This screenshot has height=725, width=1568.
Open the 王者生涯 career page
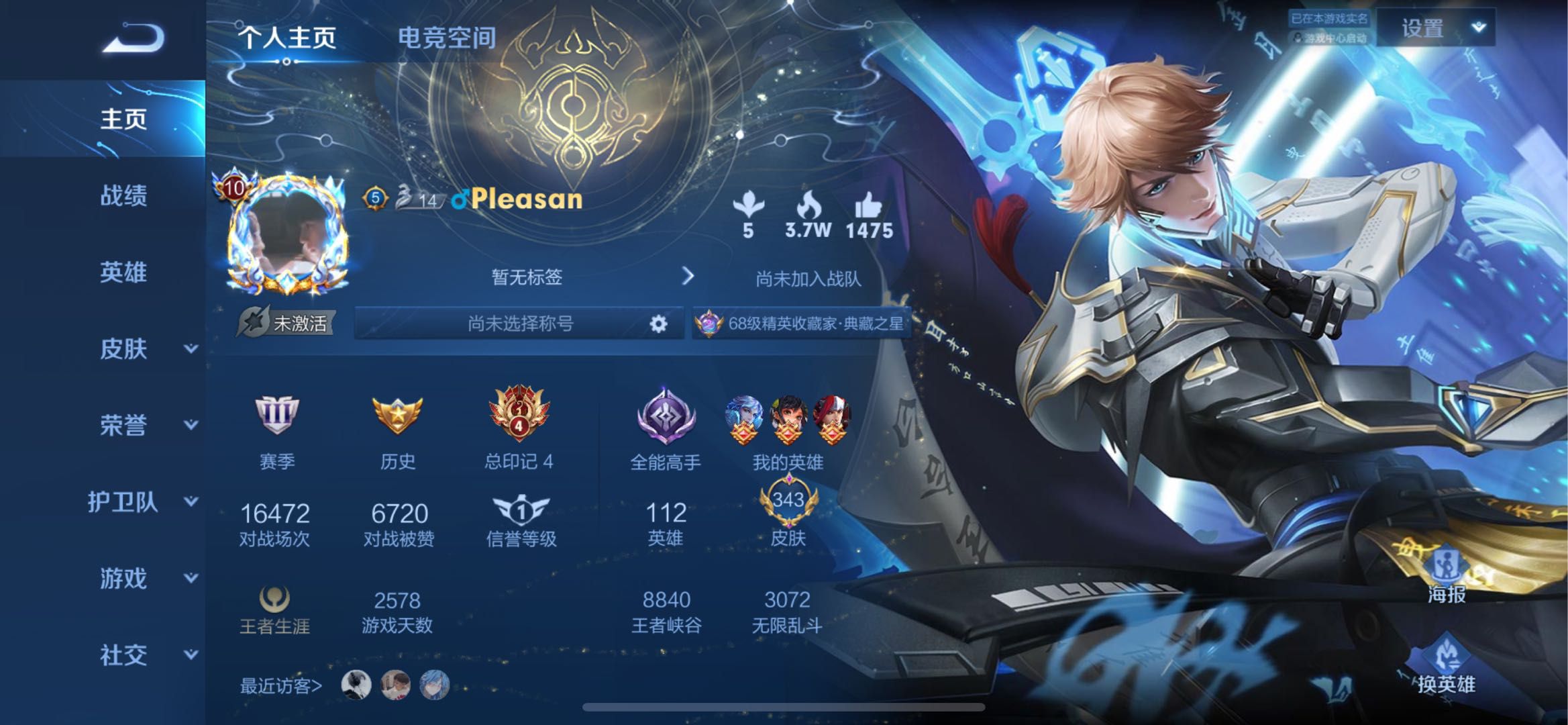[275, 611]
